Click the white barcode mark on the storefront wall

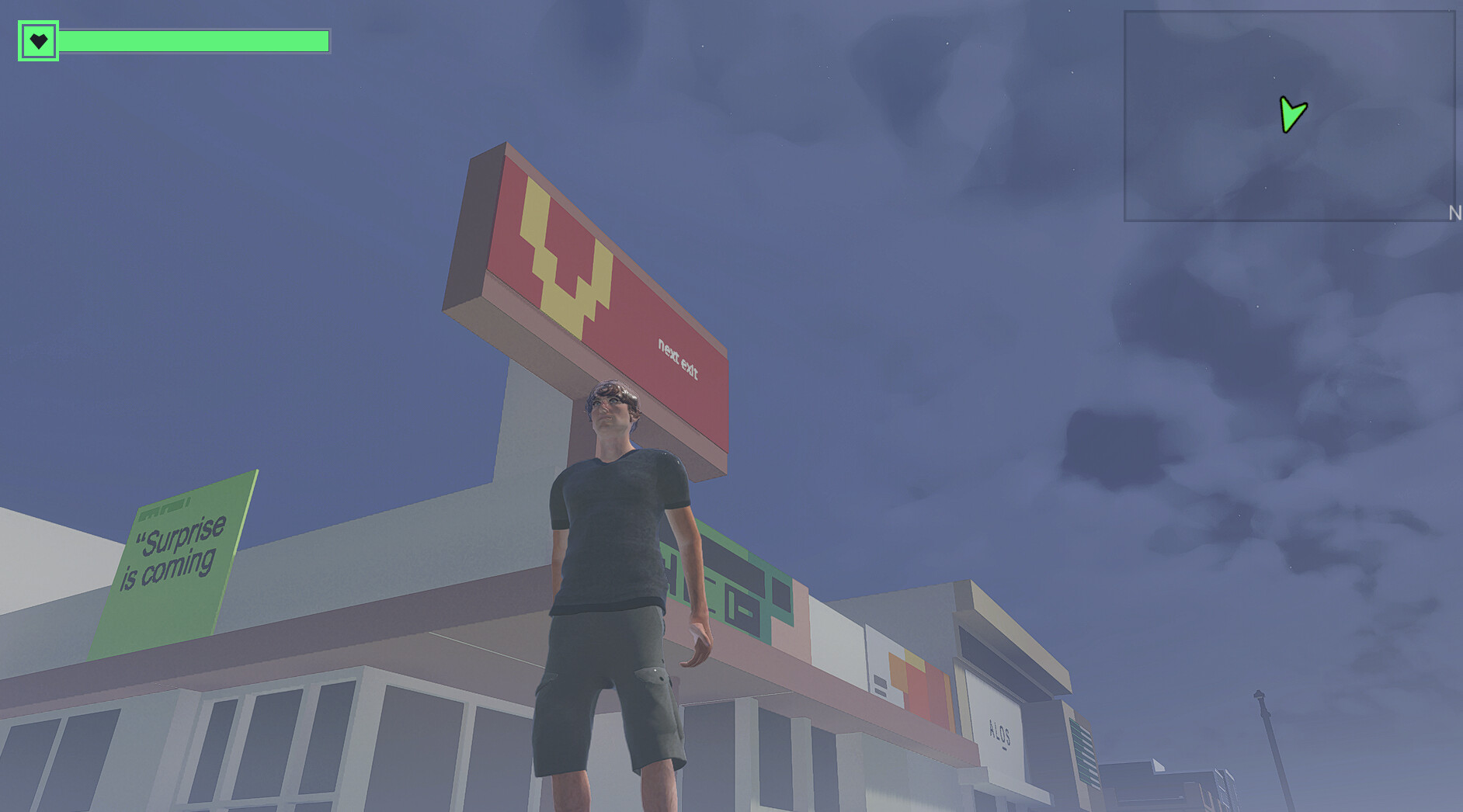pyautogui.click(x=880, y=685)
